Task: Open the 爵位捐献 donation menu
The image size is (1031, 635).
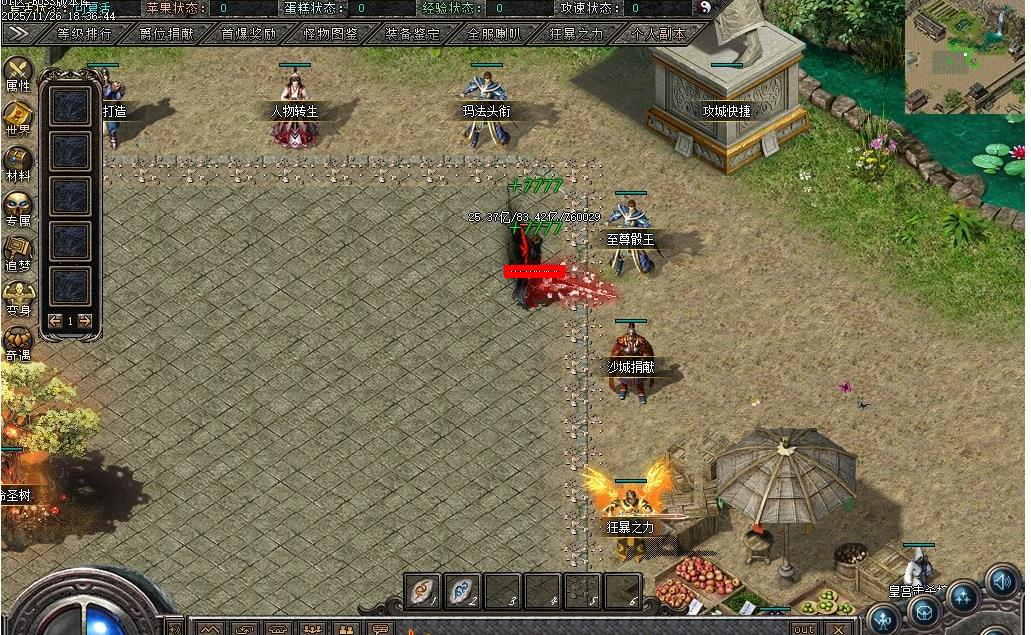Action: pyautogui.click(x=166, y=33)
